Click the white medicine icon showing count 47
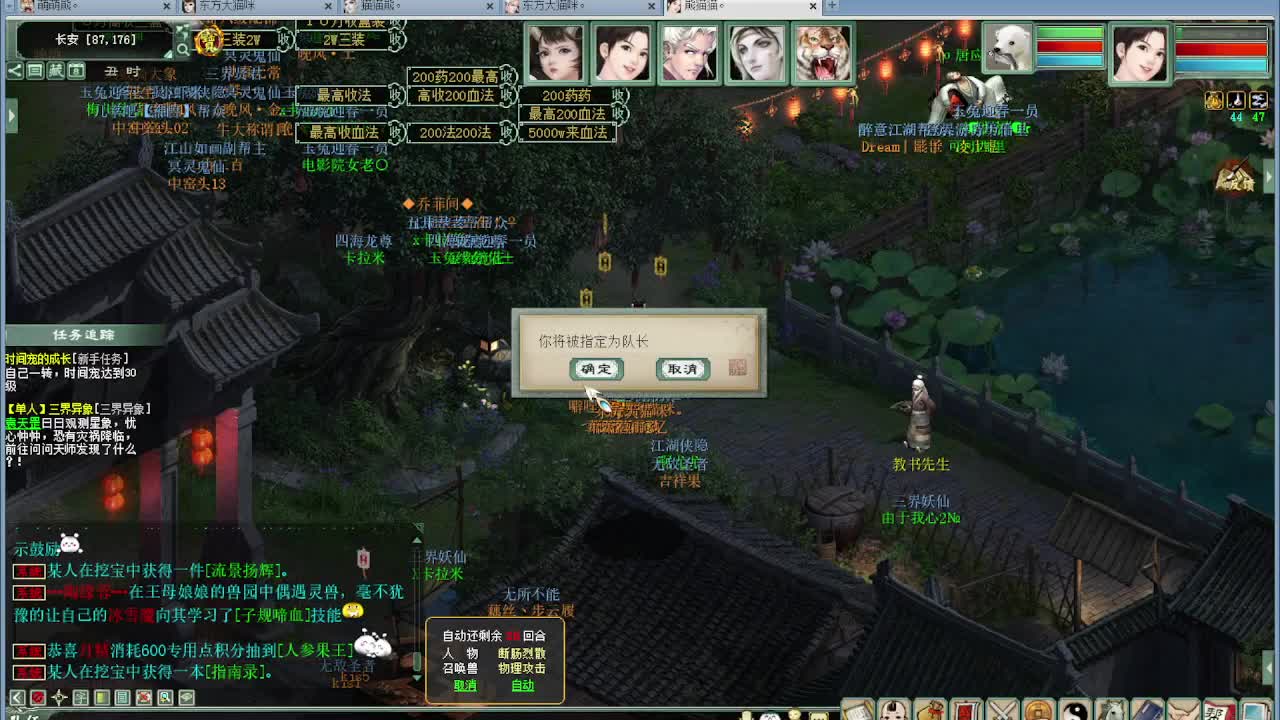The width and height of the screenshot is (1280, 720). pos(1258,100)
